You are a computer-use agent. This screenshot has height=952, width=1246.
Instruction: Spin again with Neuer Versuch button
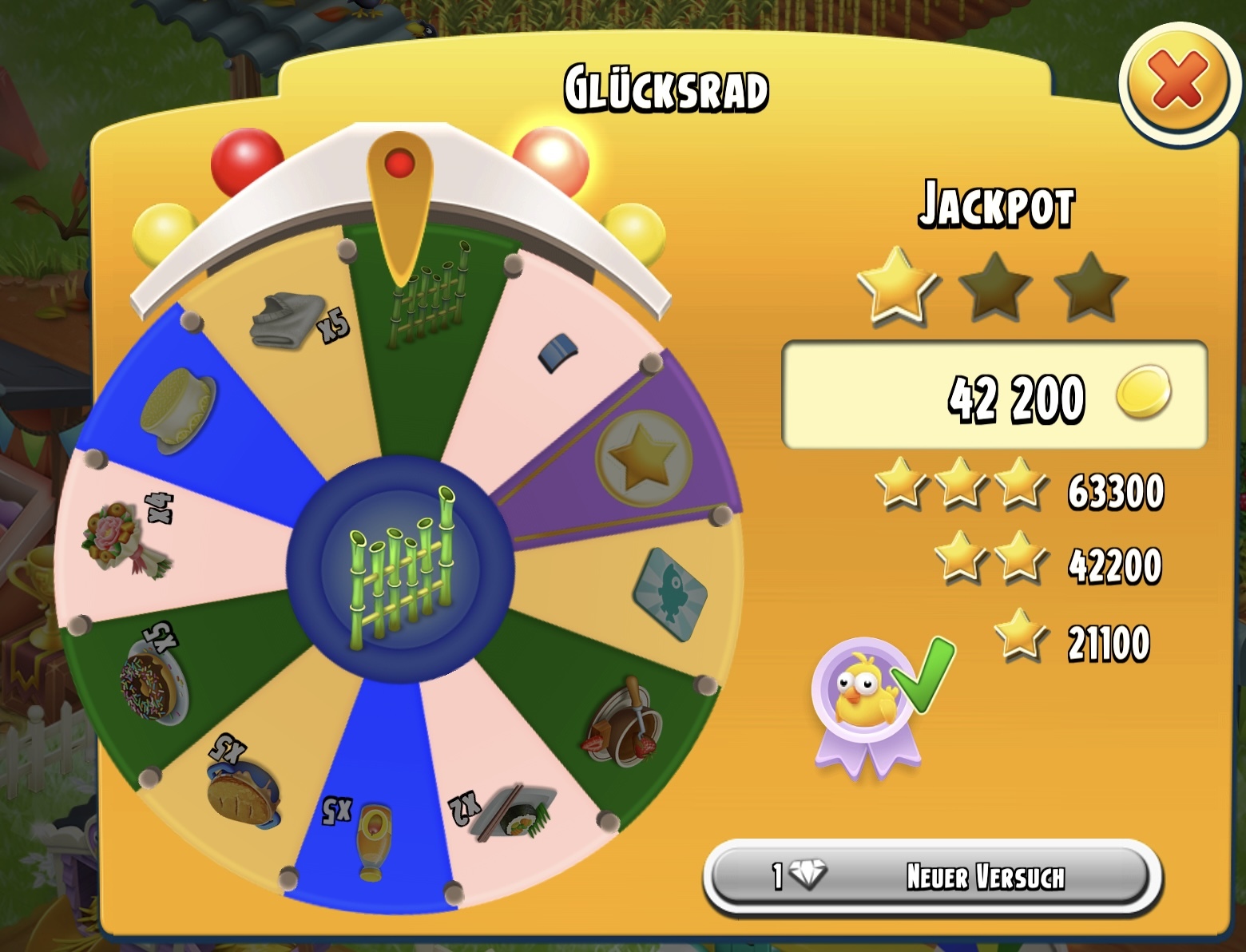(x=933, y=877)
